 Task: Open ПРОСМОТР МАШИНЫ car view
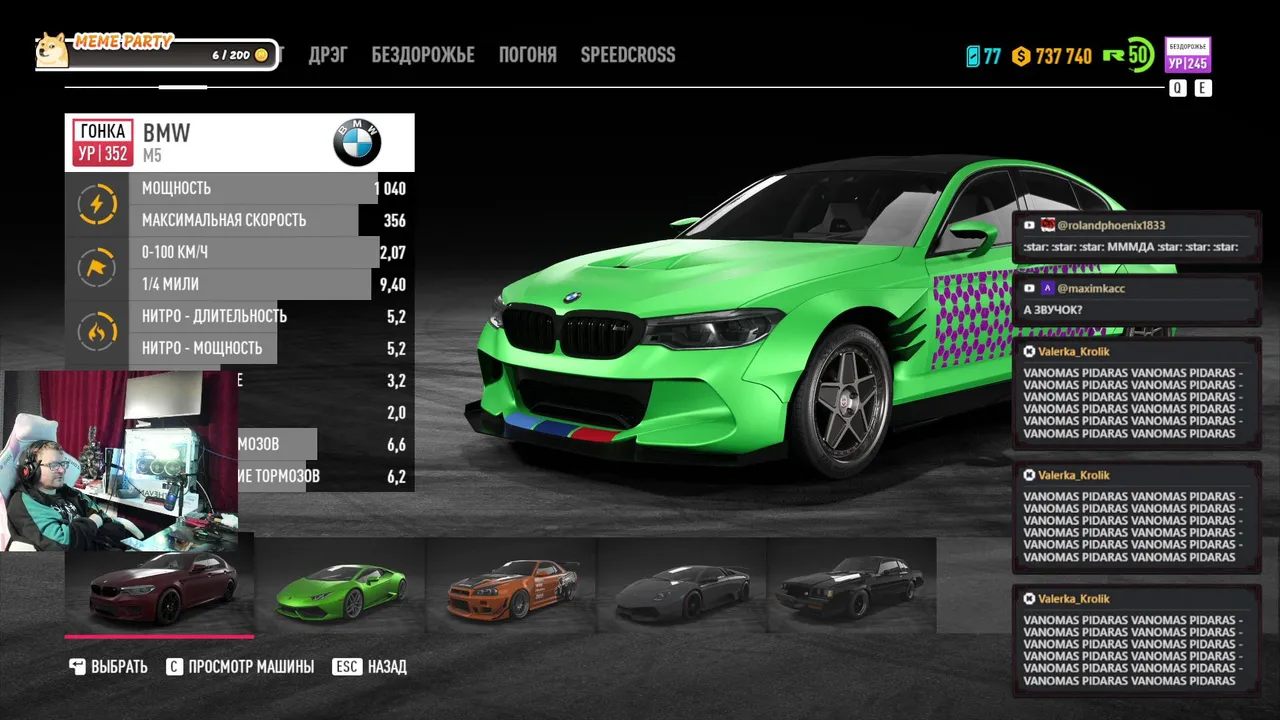(240, 667)
